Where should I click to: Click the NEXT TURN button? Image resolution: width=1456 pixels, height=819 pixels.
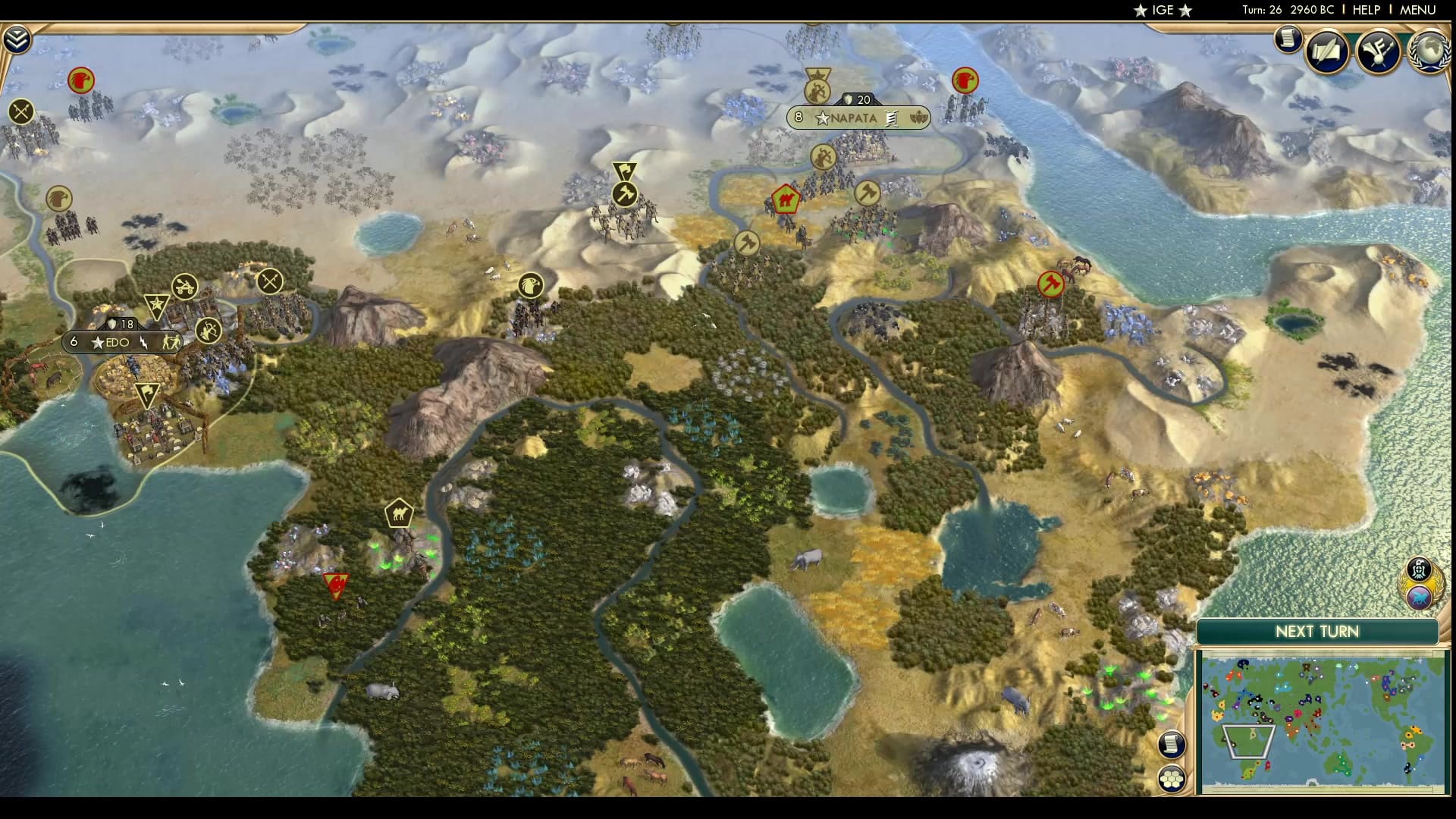(1318, 632)
